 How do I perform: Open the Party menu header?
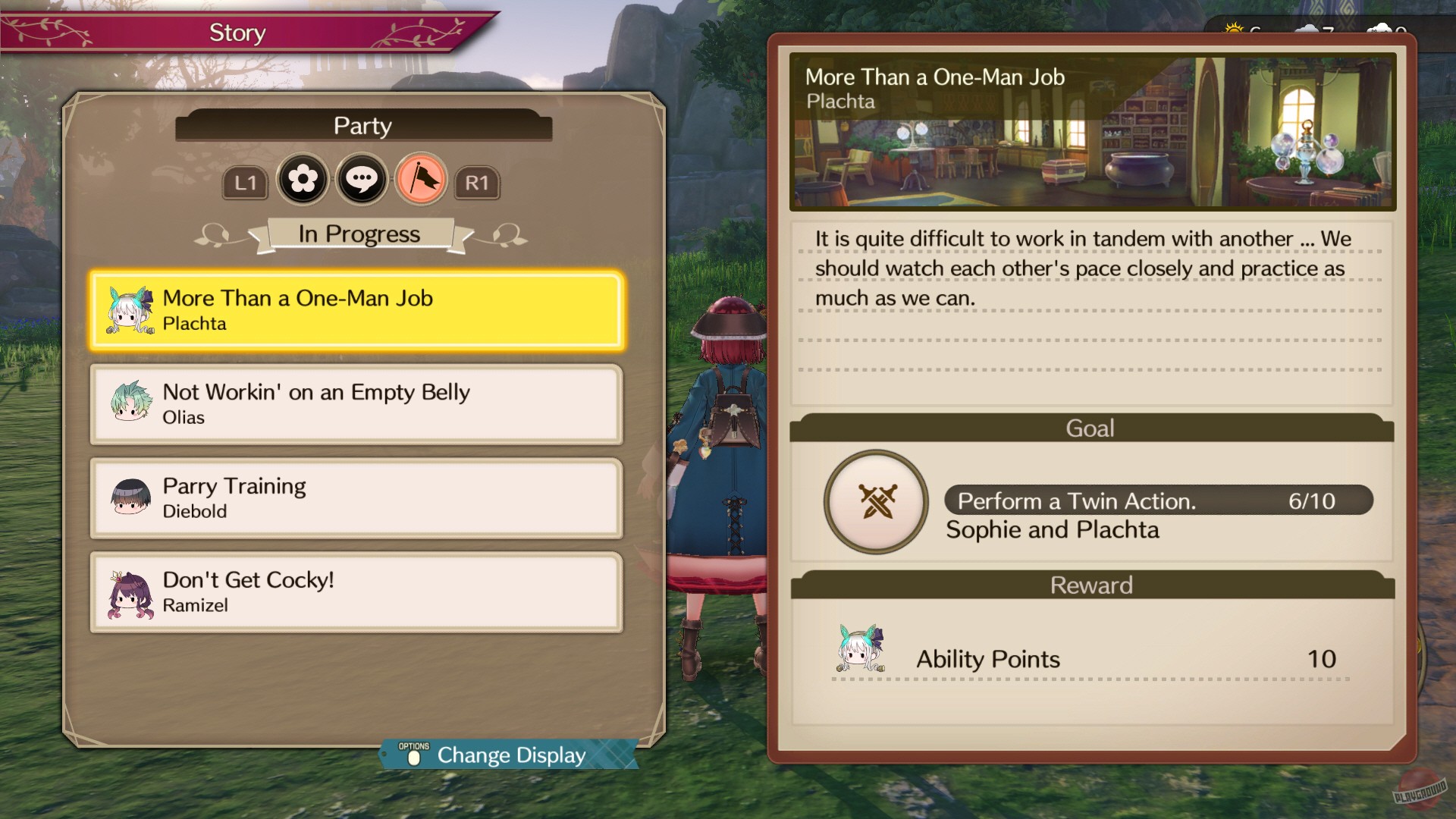point(364,126)
